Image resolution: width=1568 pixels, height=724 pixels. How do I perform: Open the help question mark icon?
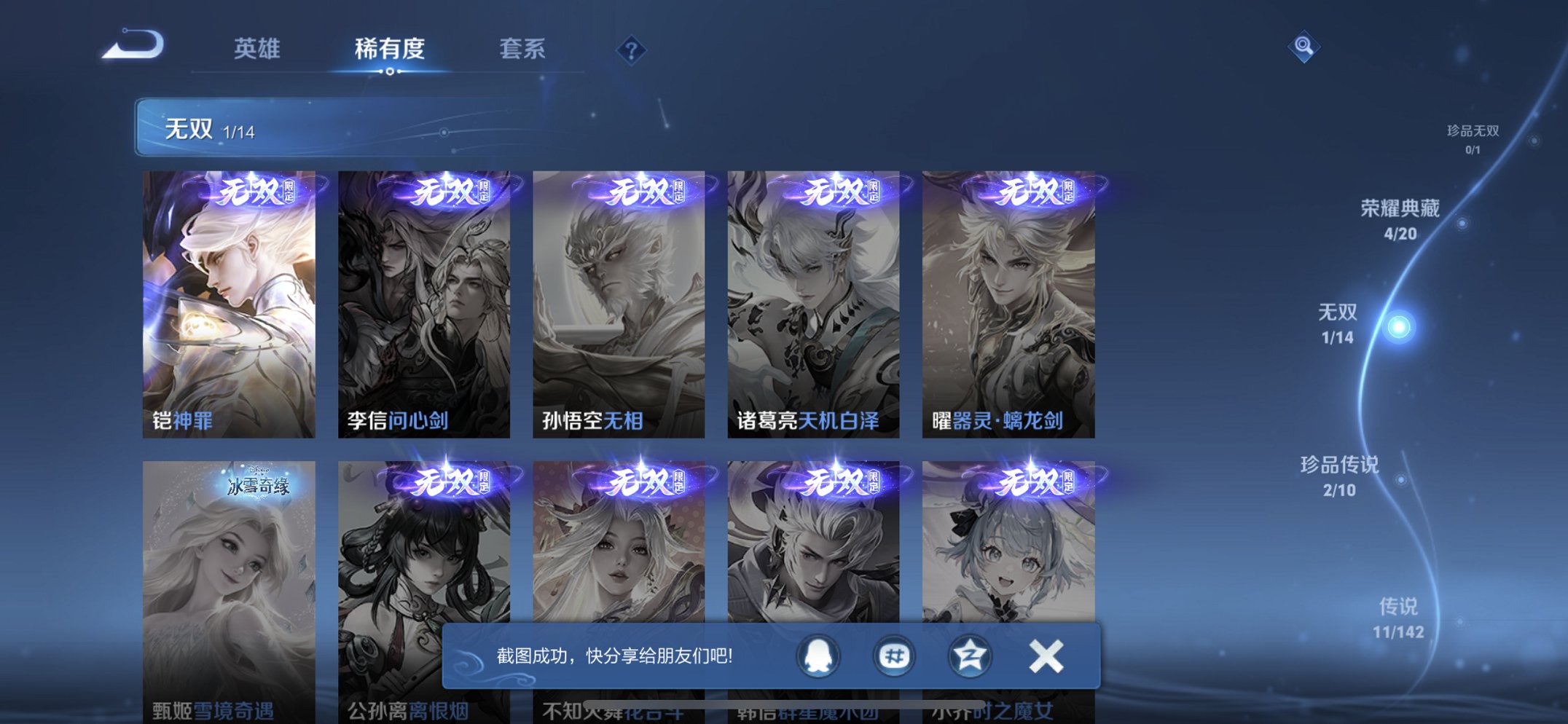coord(631,50)
